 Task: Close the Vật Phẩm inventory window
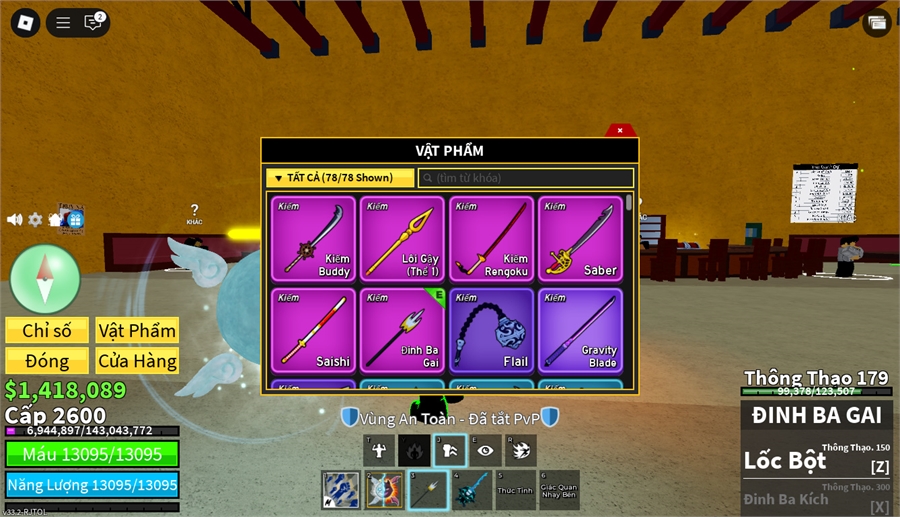coord(620,130)
